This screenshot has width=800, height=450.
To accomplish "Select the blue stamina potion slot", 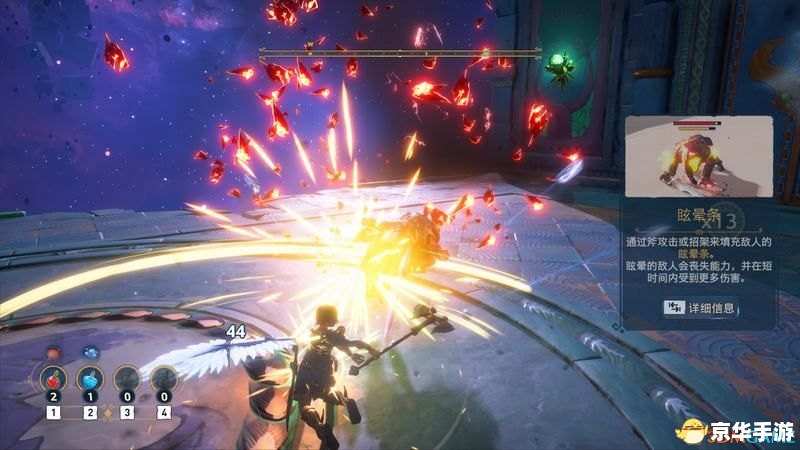I will point(91,380).
